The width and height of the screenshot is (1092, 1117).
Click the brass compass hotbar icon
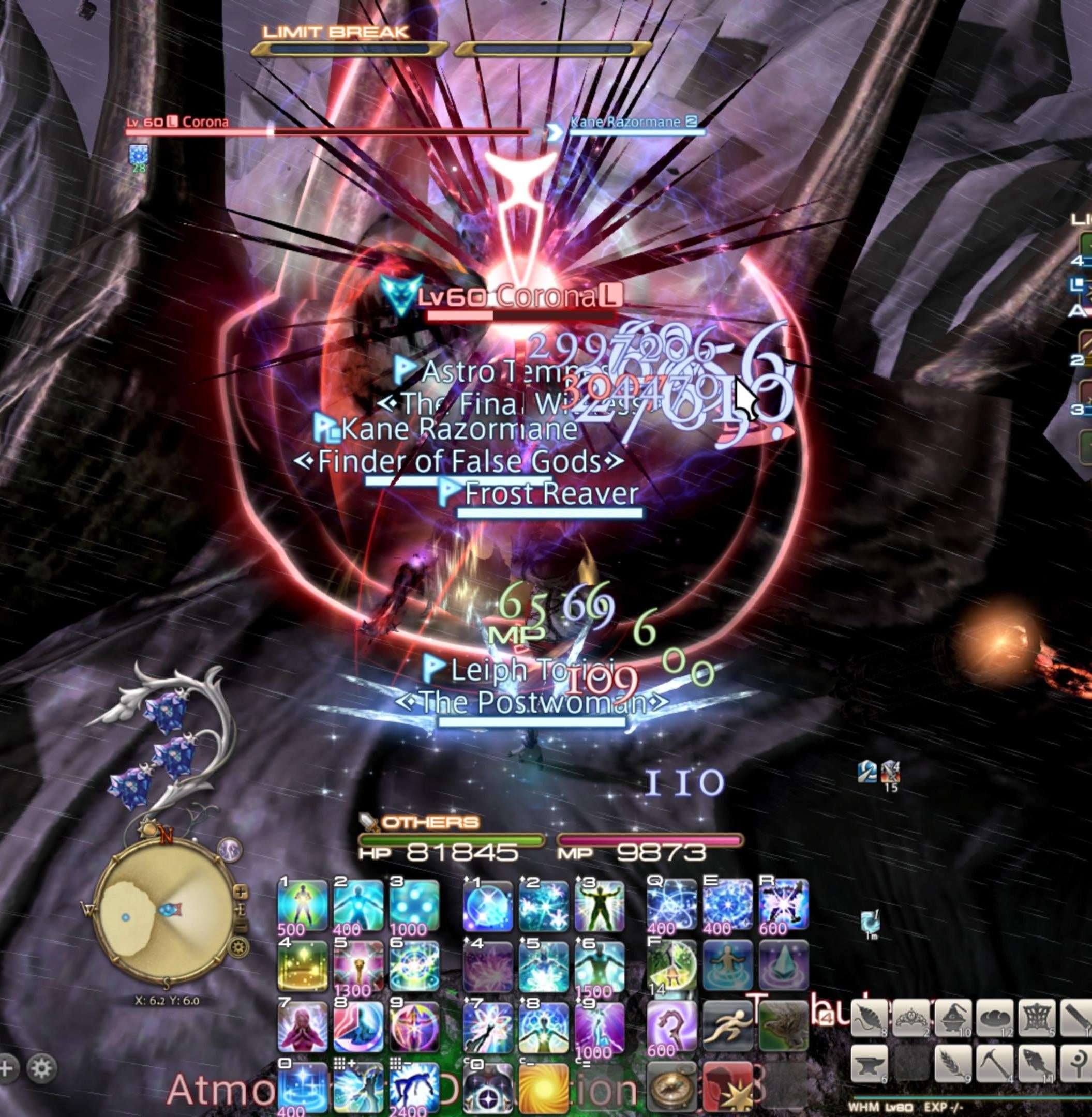671,1085
